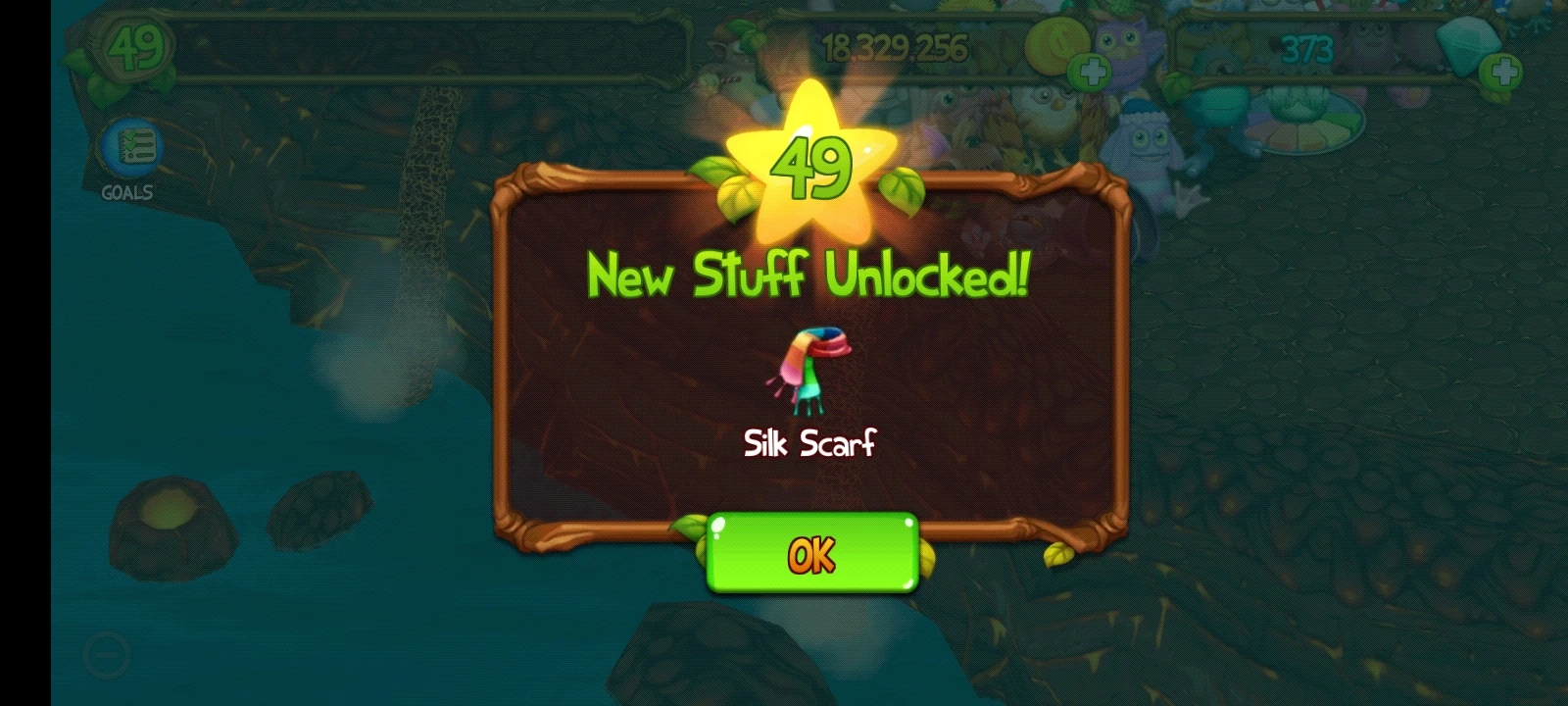This screenshot has width=1568, height=706.
Task: Select the Silk Scarf reward image
Action: click(x=810, y=370)
